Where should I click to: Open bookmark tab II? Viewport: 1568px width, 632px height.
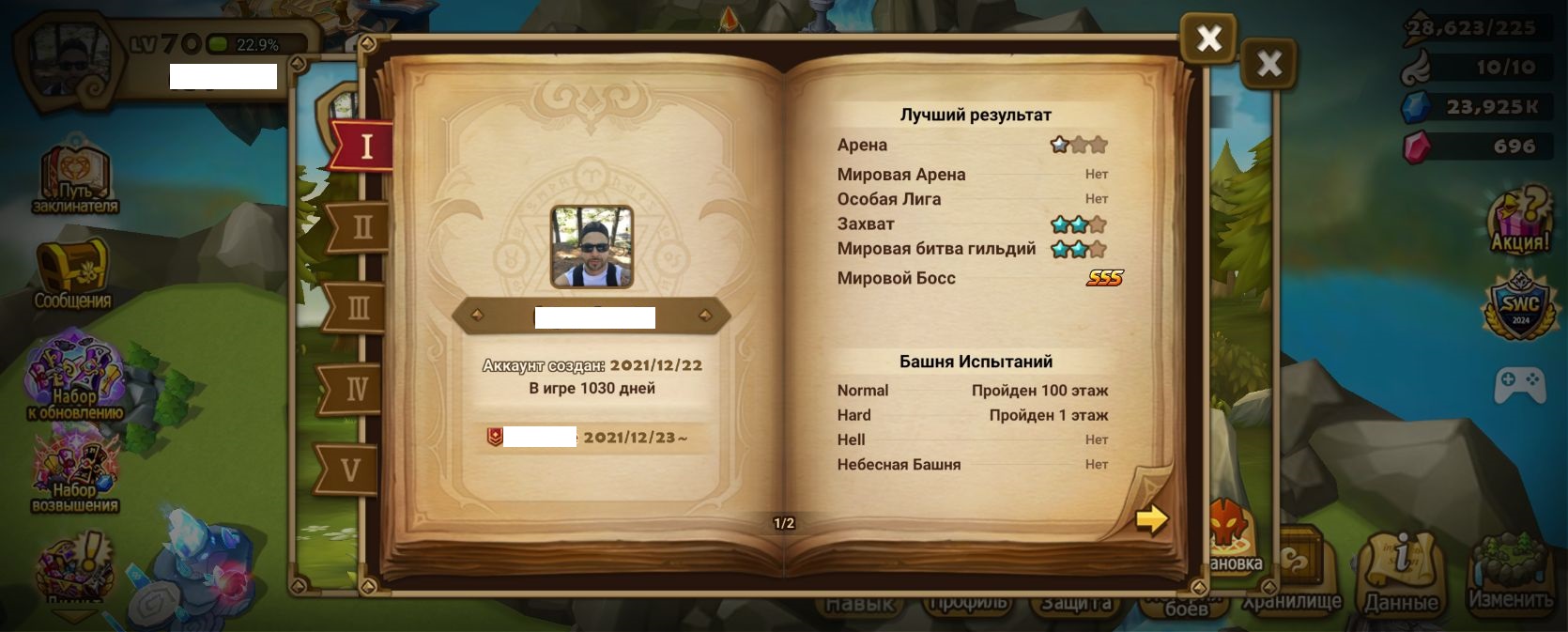[361, 228]
